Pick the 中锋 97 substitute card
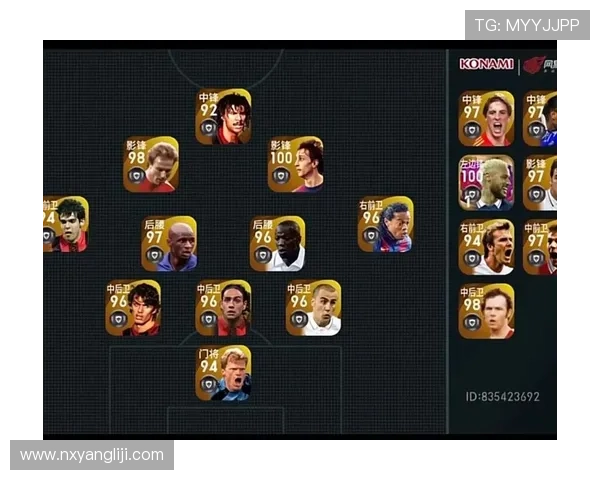The width and height of the screenshot is (600, 480). (486, 119)
